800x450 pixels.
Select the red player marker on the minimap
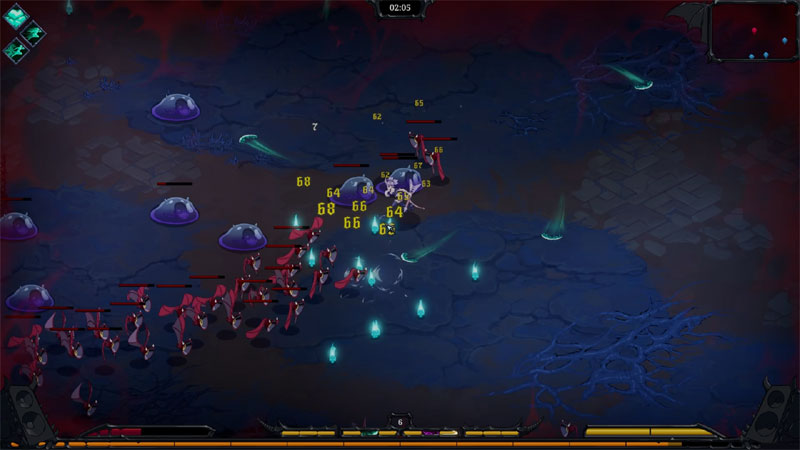pos(754,30)
